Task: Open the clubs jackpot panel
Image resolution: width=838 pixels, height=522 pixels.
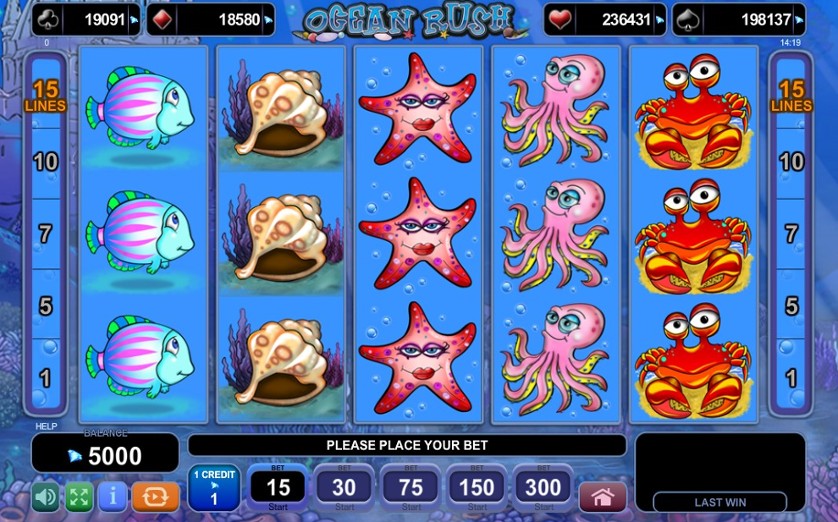Action: (x=86, y=19)
